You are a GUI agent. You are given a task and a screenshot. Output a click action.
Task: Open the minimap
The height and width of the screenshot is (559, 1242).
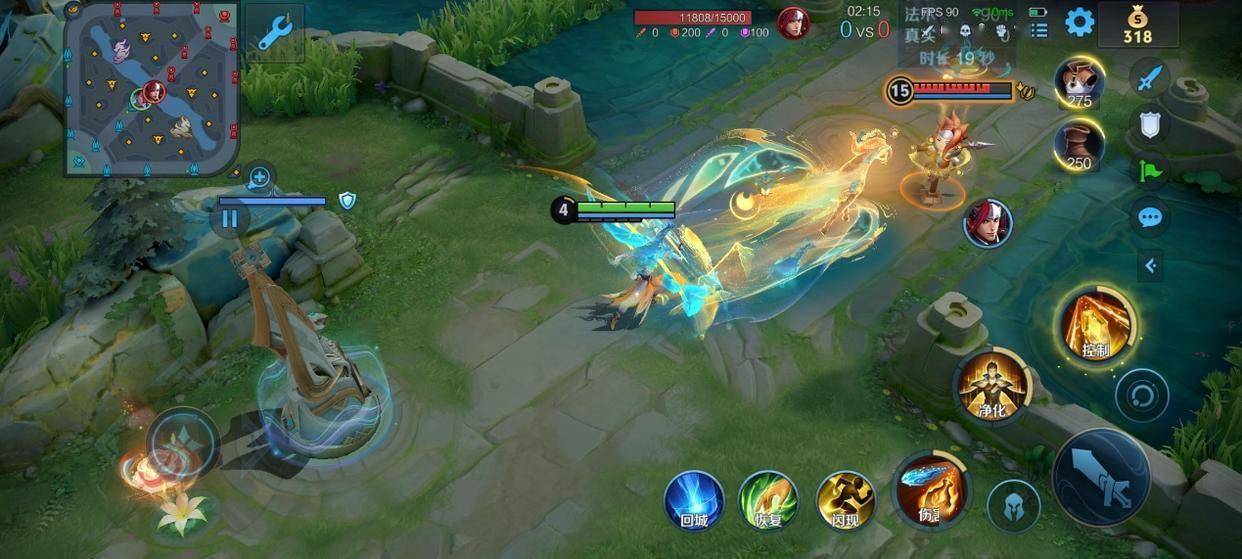152,88
